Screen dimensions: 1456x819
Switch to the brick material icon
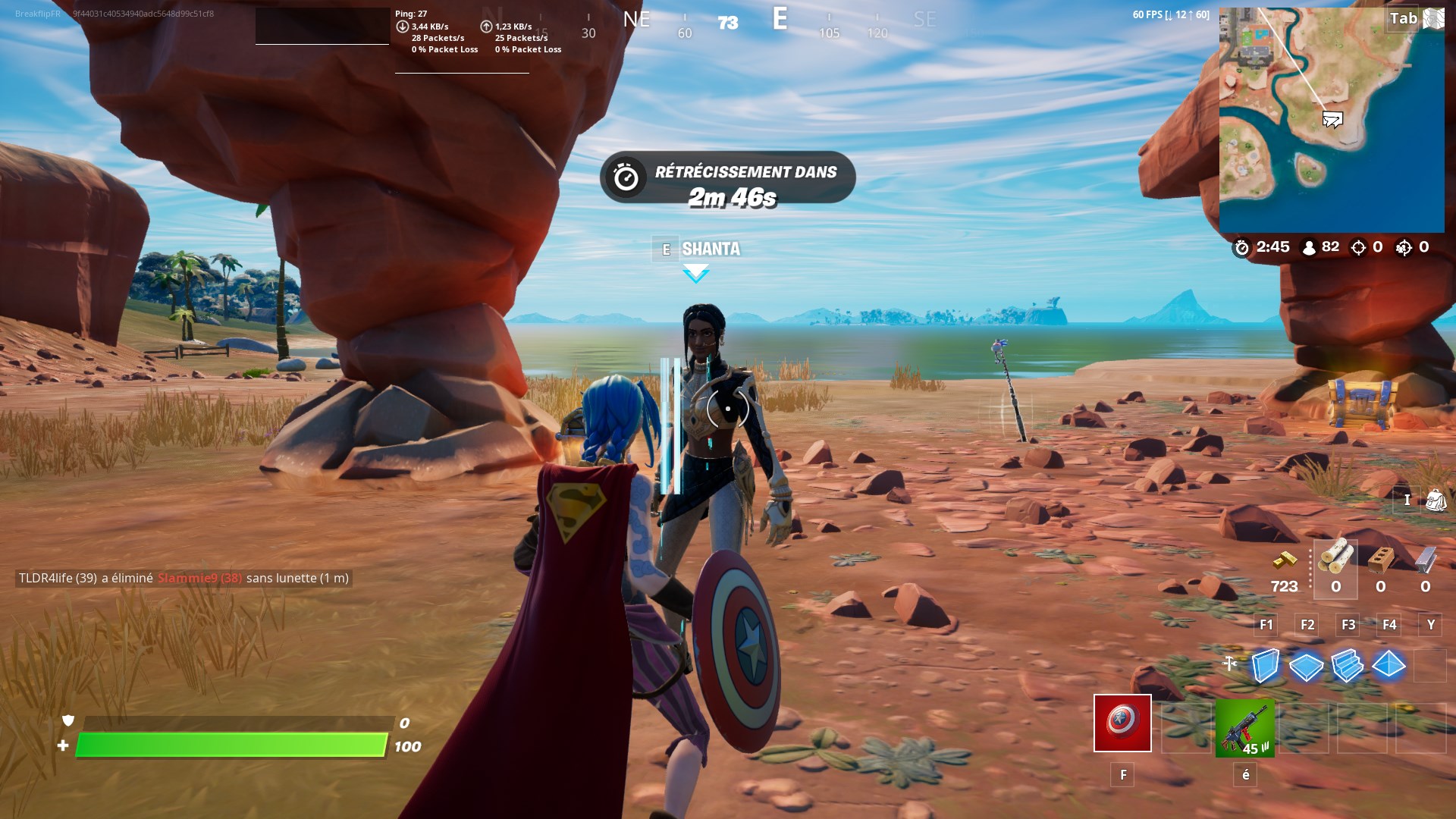(1380, 560)
